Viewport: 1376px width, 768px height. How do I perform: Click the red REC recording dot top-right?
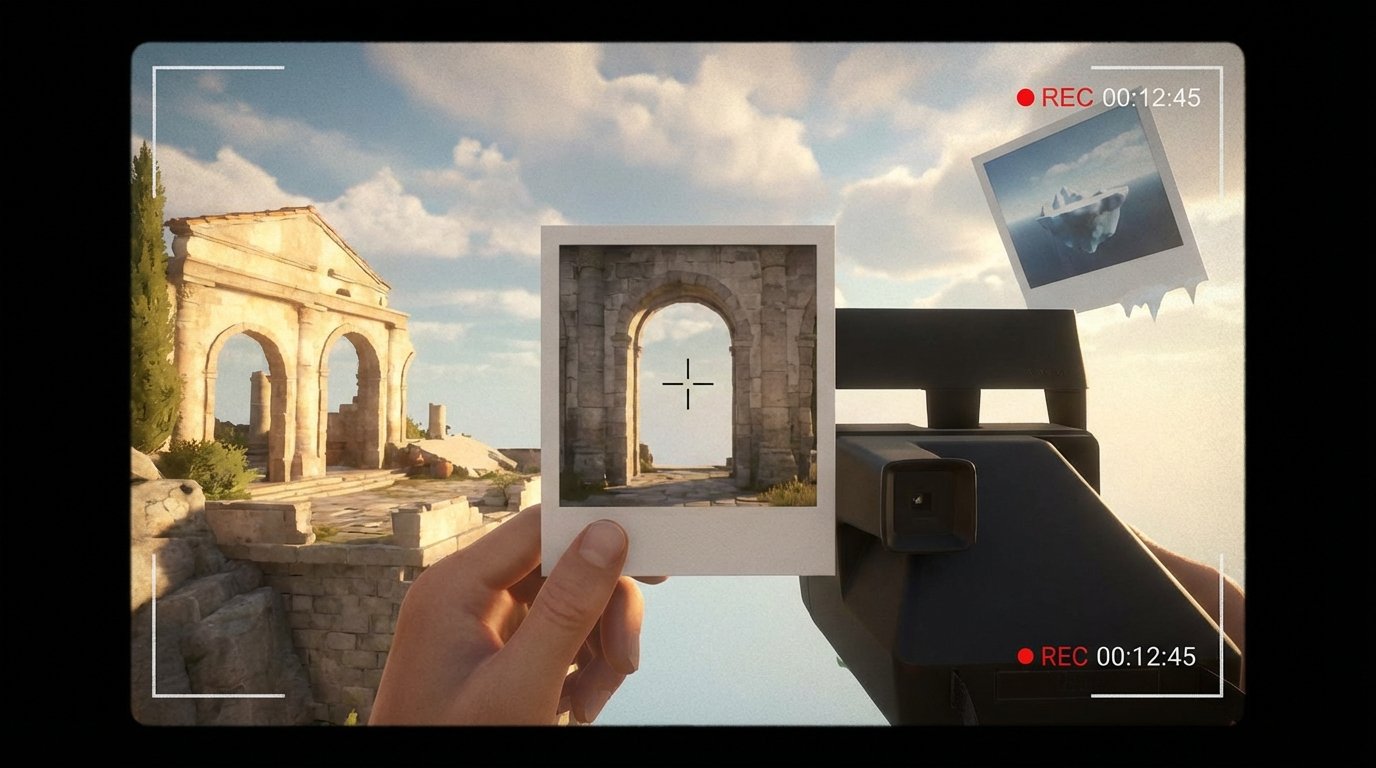pyautogui.click(x=1024, y=96)
